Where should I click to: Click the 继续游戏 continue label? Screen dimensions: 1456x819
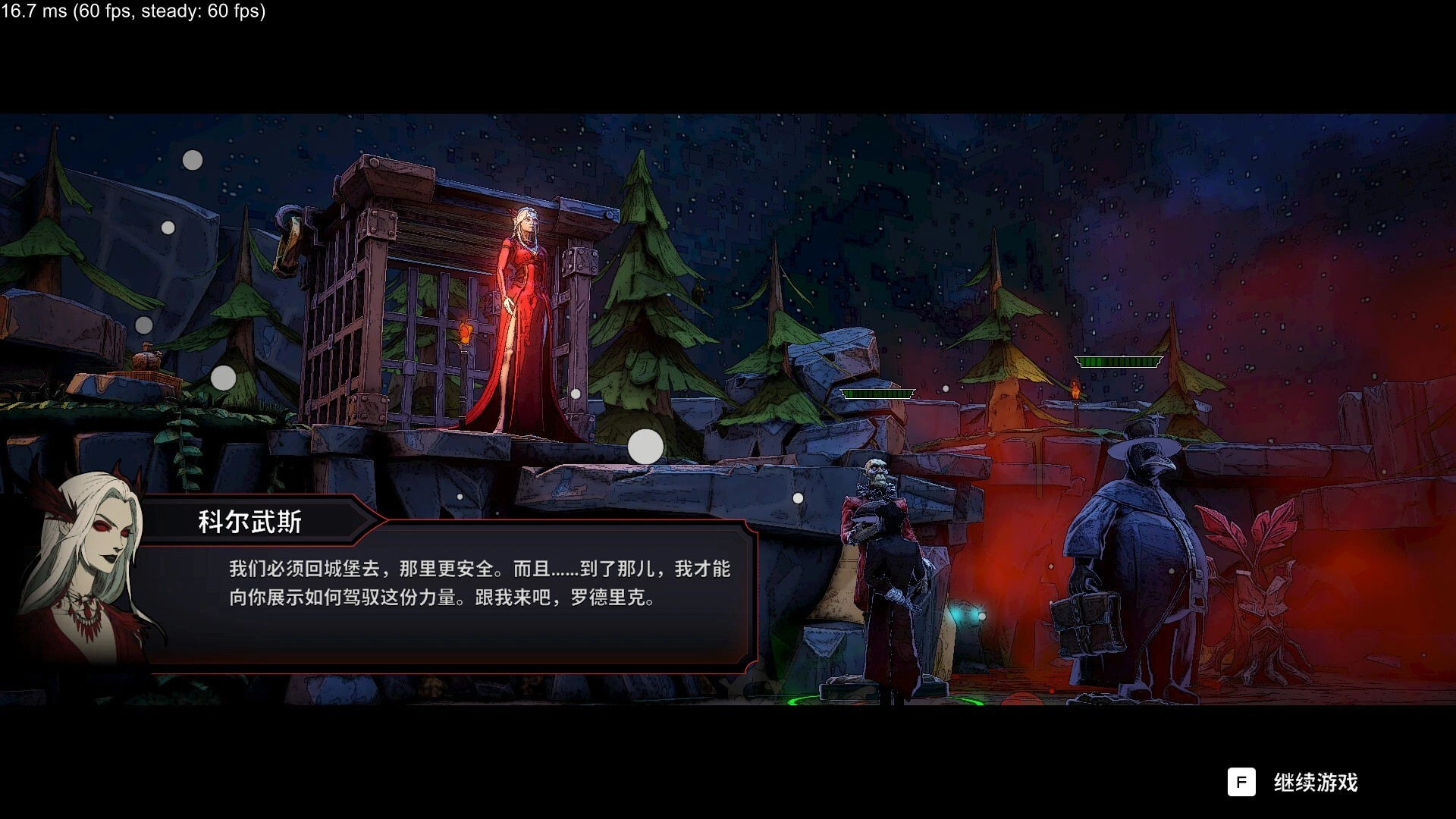1315,783
